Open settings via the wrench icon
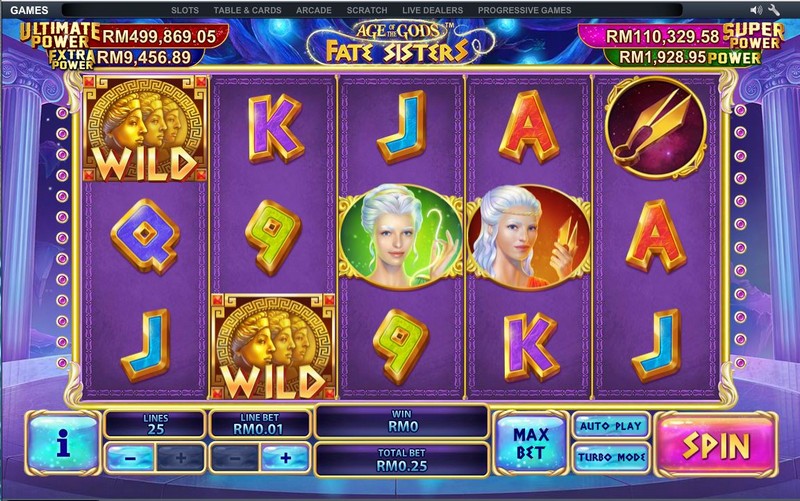Image resolution: width=800 pixels, height=501 pixels. pos(774,10)
